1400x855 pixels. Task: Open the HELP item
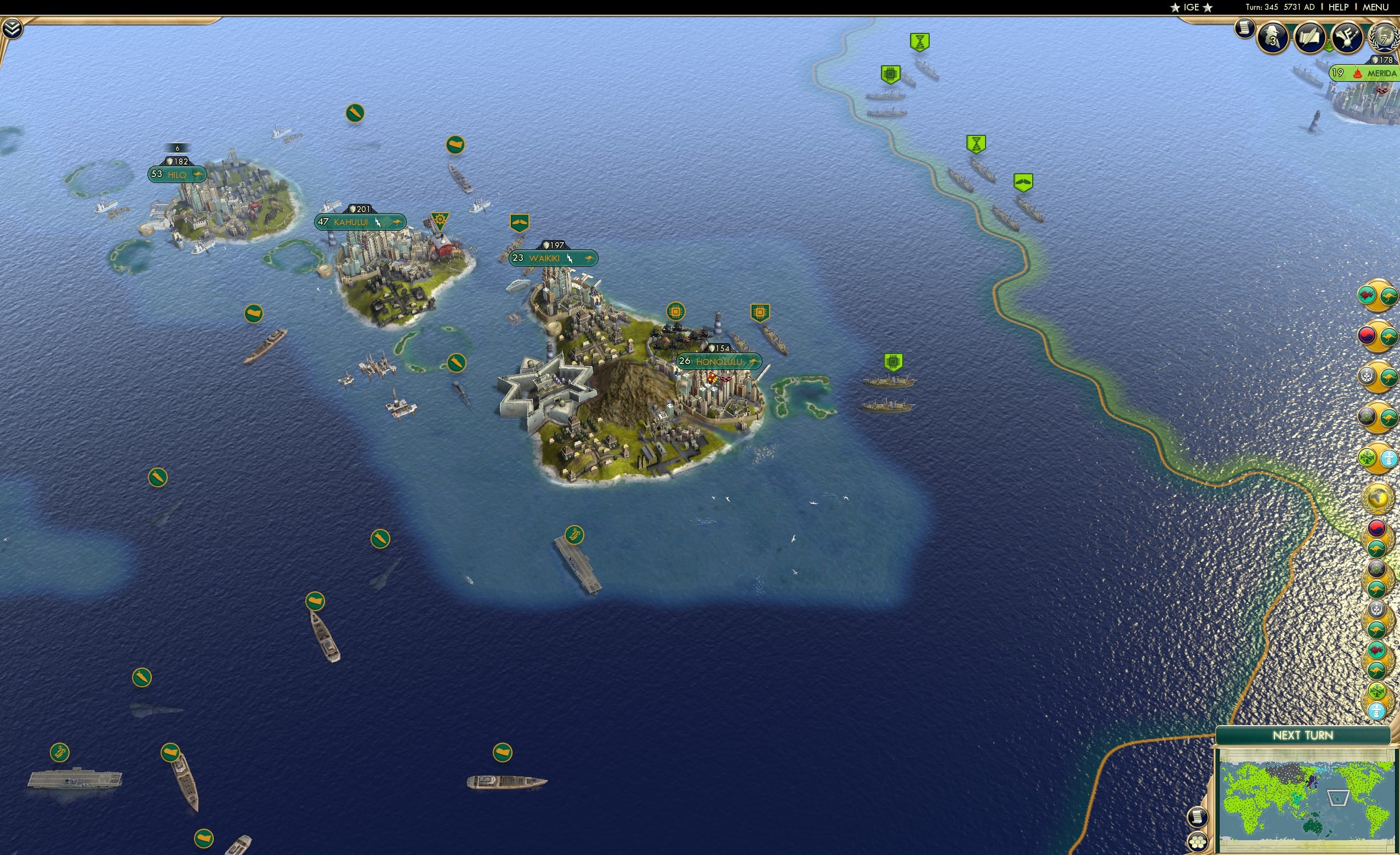click(1339, 7)
